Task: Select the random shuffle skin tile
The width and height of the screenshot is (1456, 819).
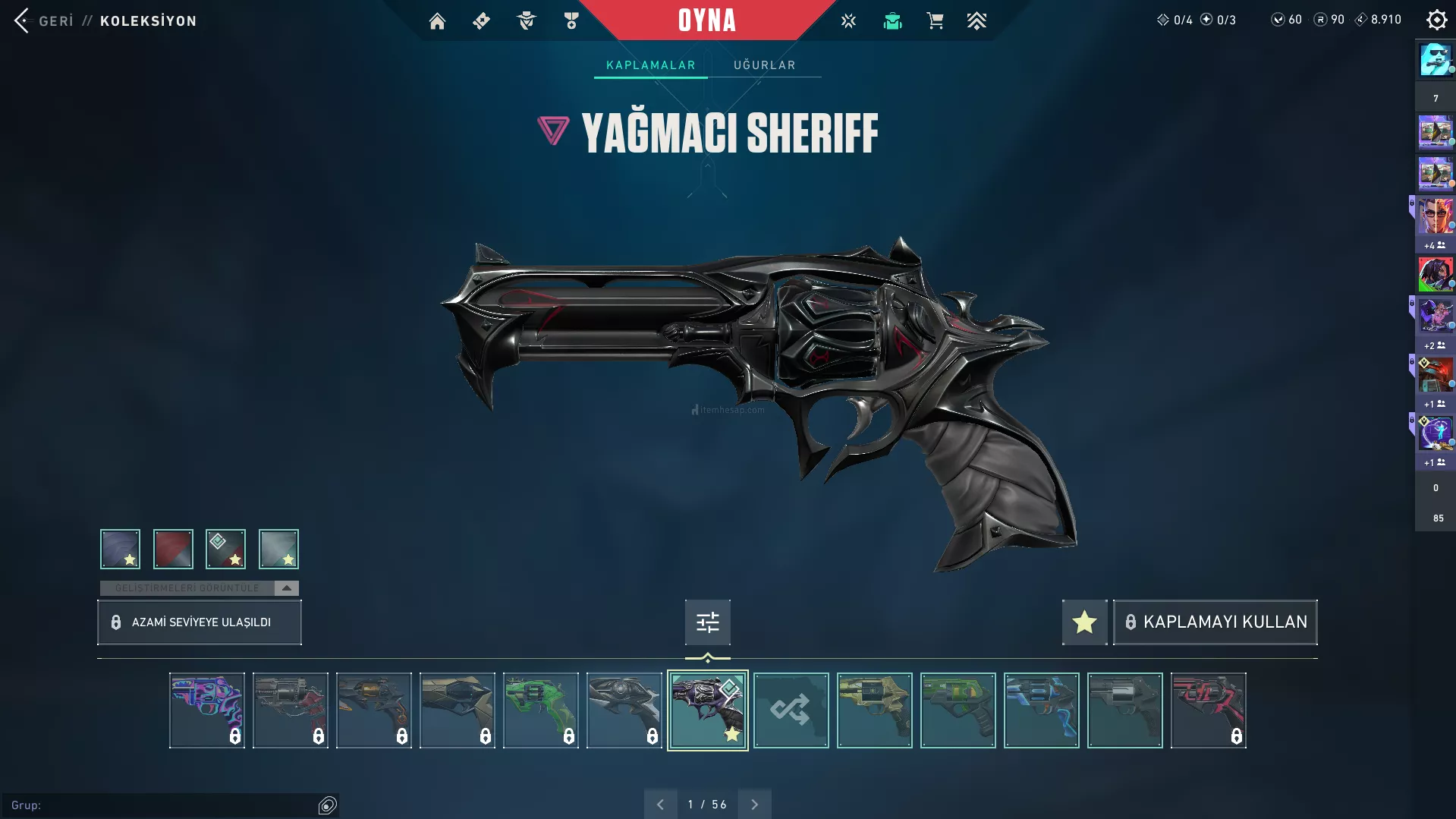Action: tap(791, 710)
